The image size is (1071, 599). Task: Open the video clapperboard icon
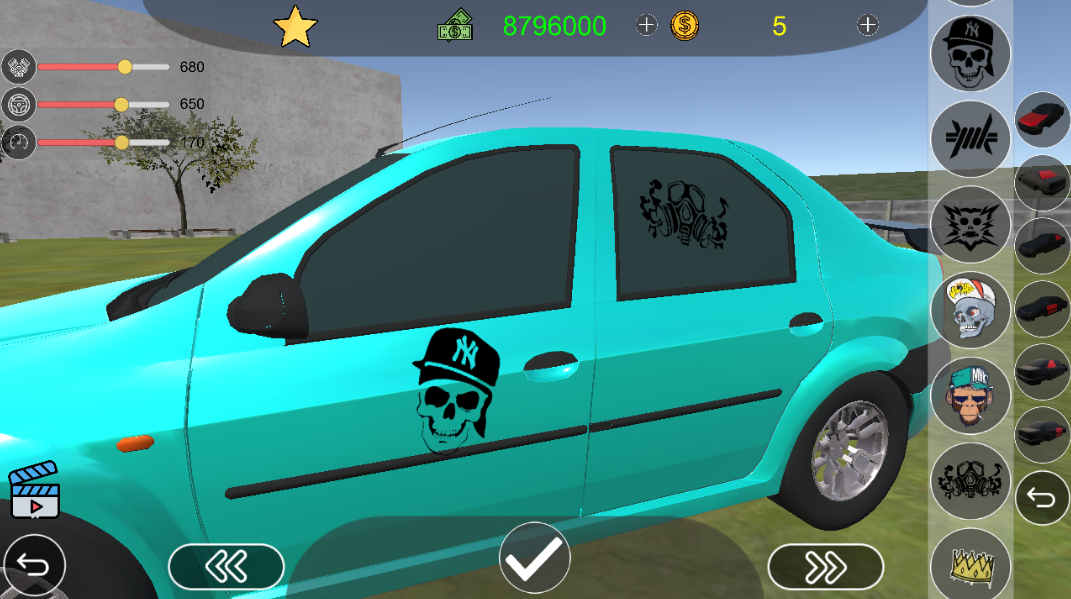click(x=35, y=491)
